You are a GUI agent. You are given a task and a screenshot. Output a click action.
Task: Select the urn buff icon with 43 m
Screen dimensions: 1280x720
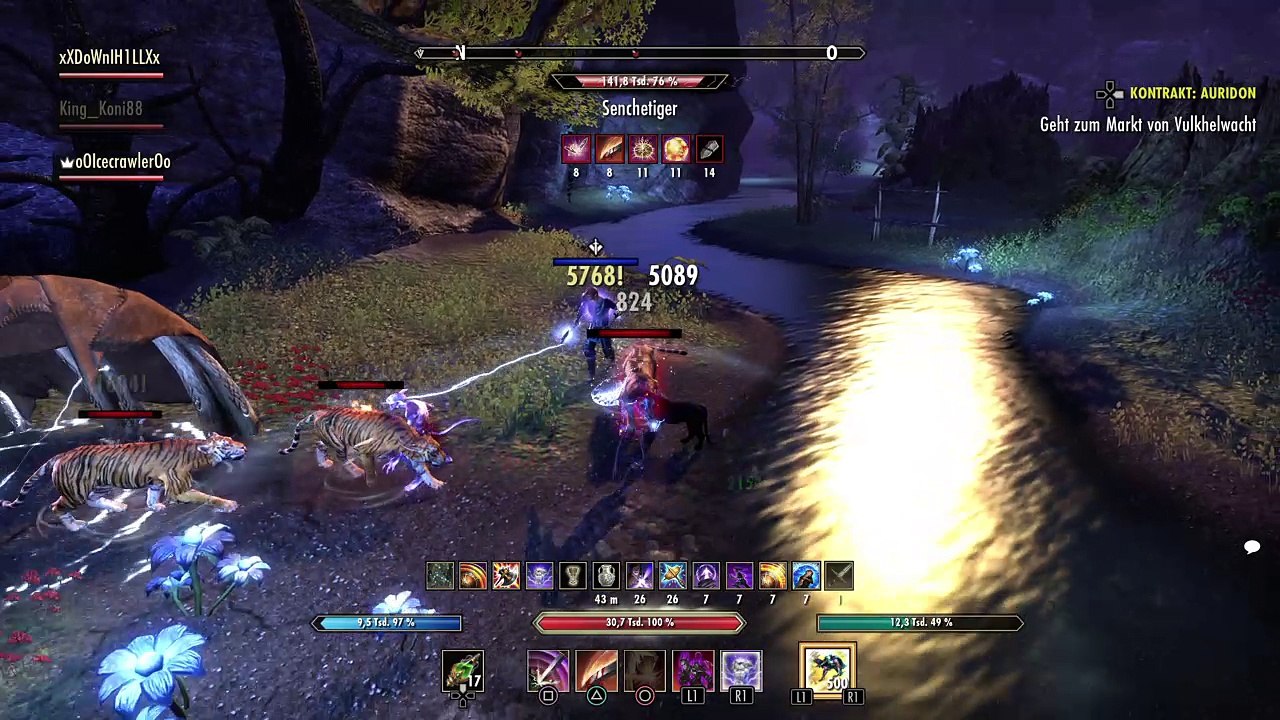click(606, 575)
